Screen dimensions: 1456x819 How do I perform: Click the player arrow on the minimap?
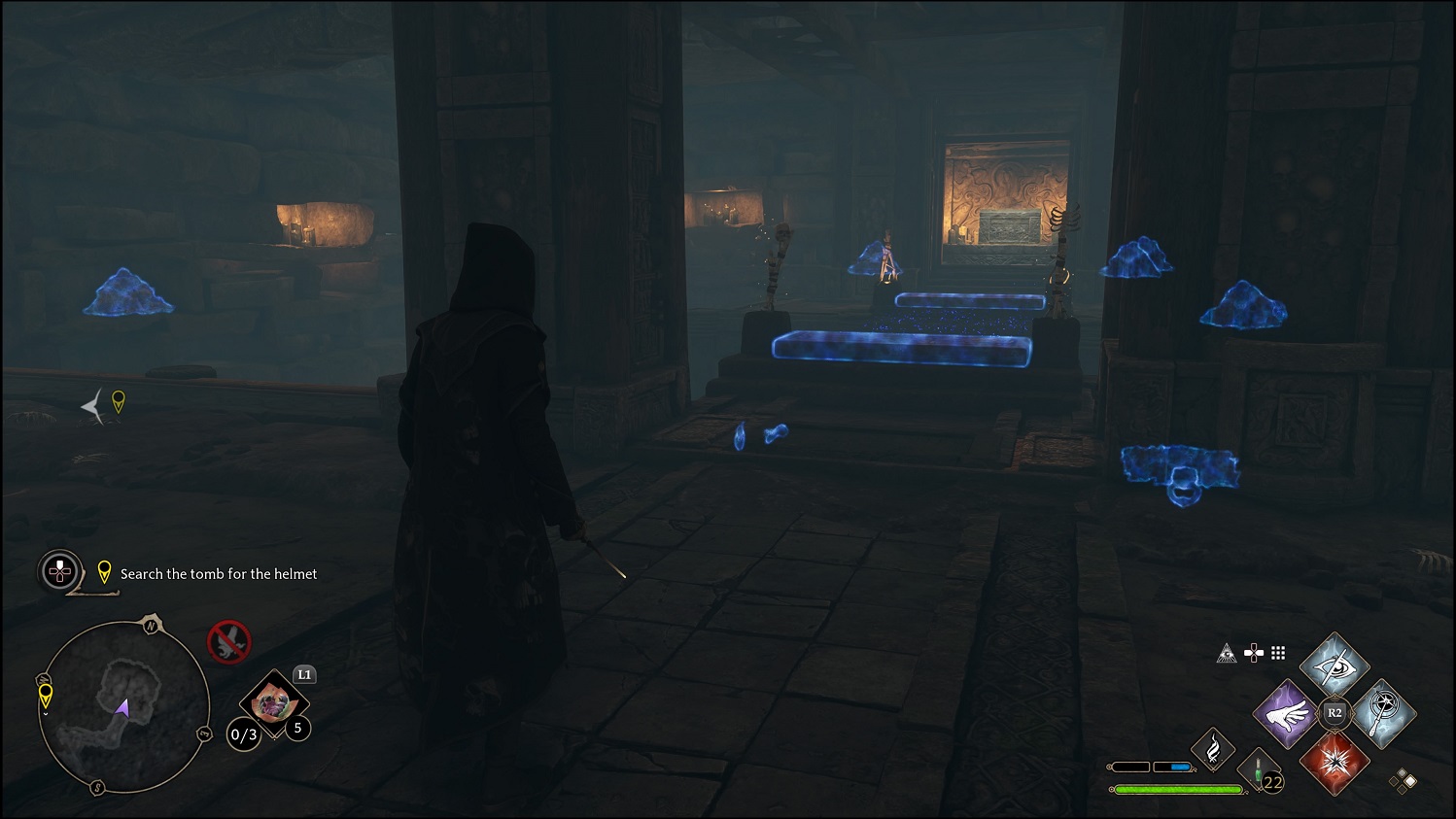coord(123,707)
